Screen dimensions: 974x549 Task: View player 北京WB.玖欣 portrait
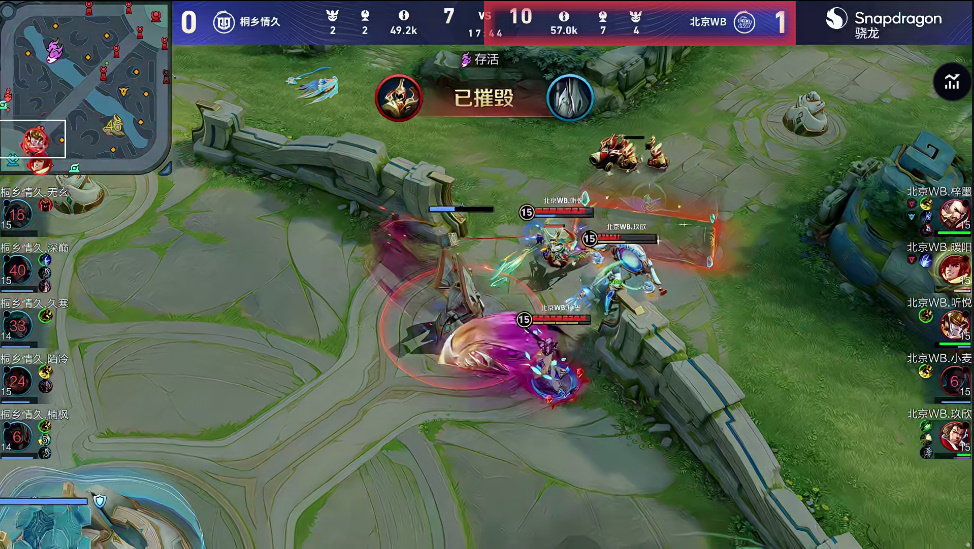pyautogui.click(x=955, y=436)
